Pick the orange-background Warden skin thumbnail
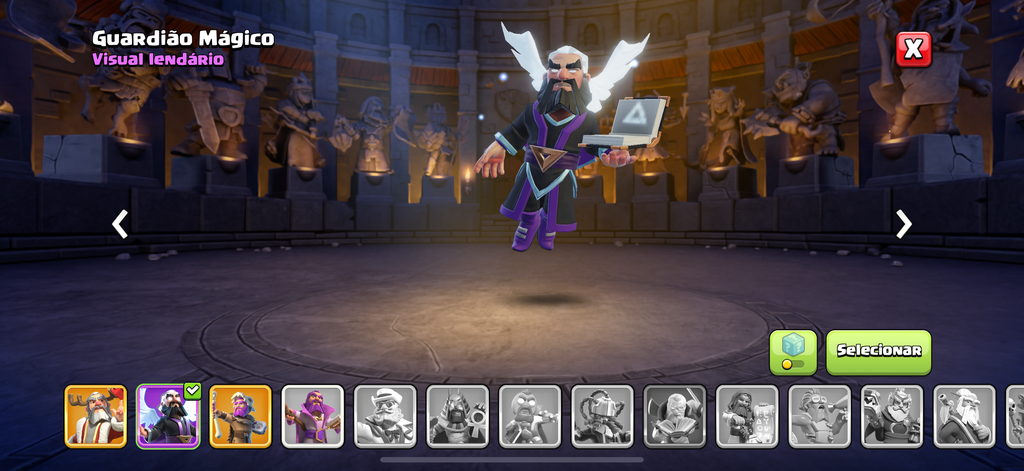This screenshot has width=1024, height=471. pos(240,416)
